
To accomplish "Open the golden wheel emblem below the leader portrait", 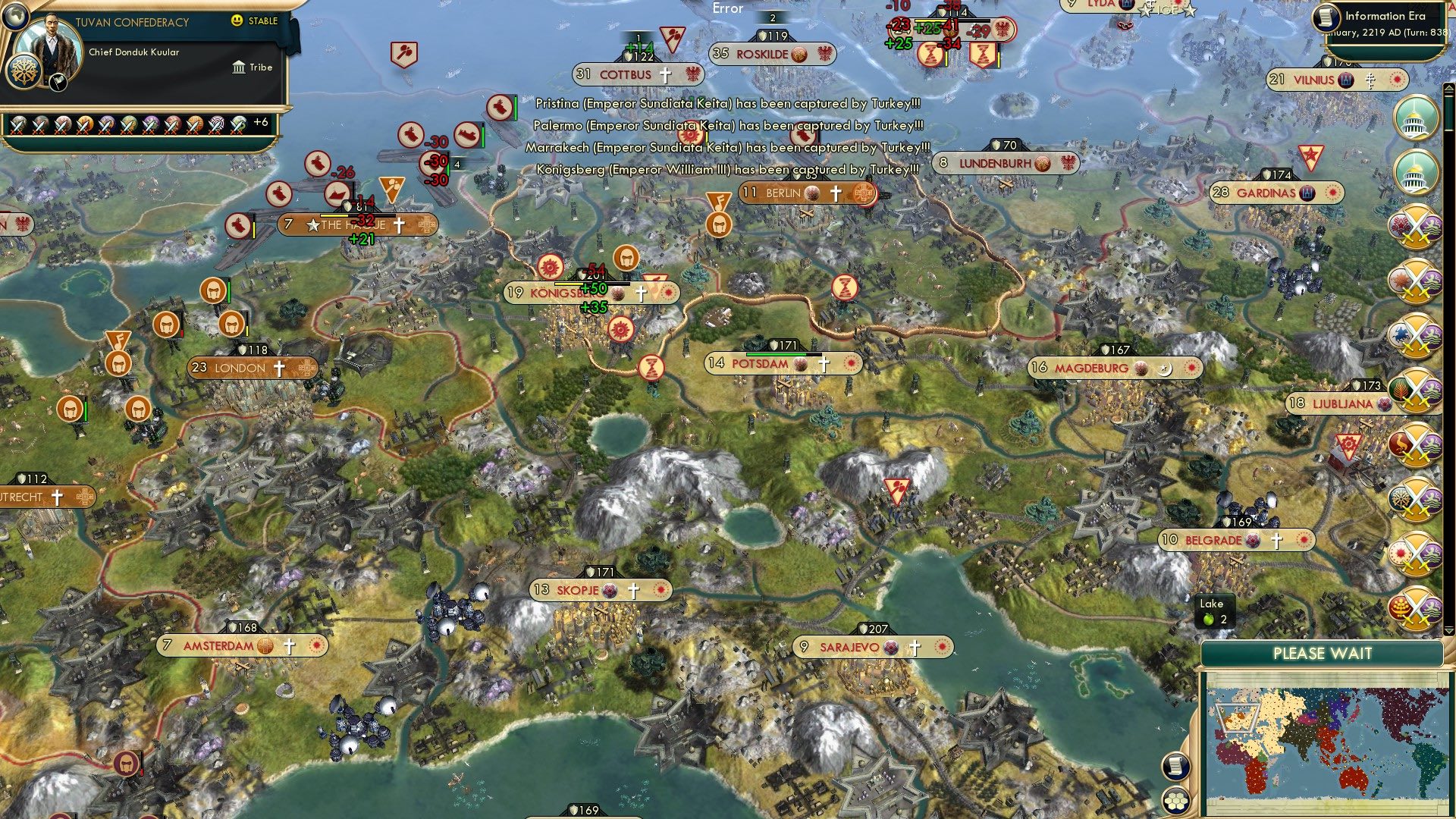I will pyautogui.click(x=24, y=74).
